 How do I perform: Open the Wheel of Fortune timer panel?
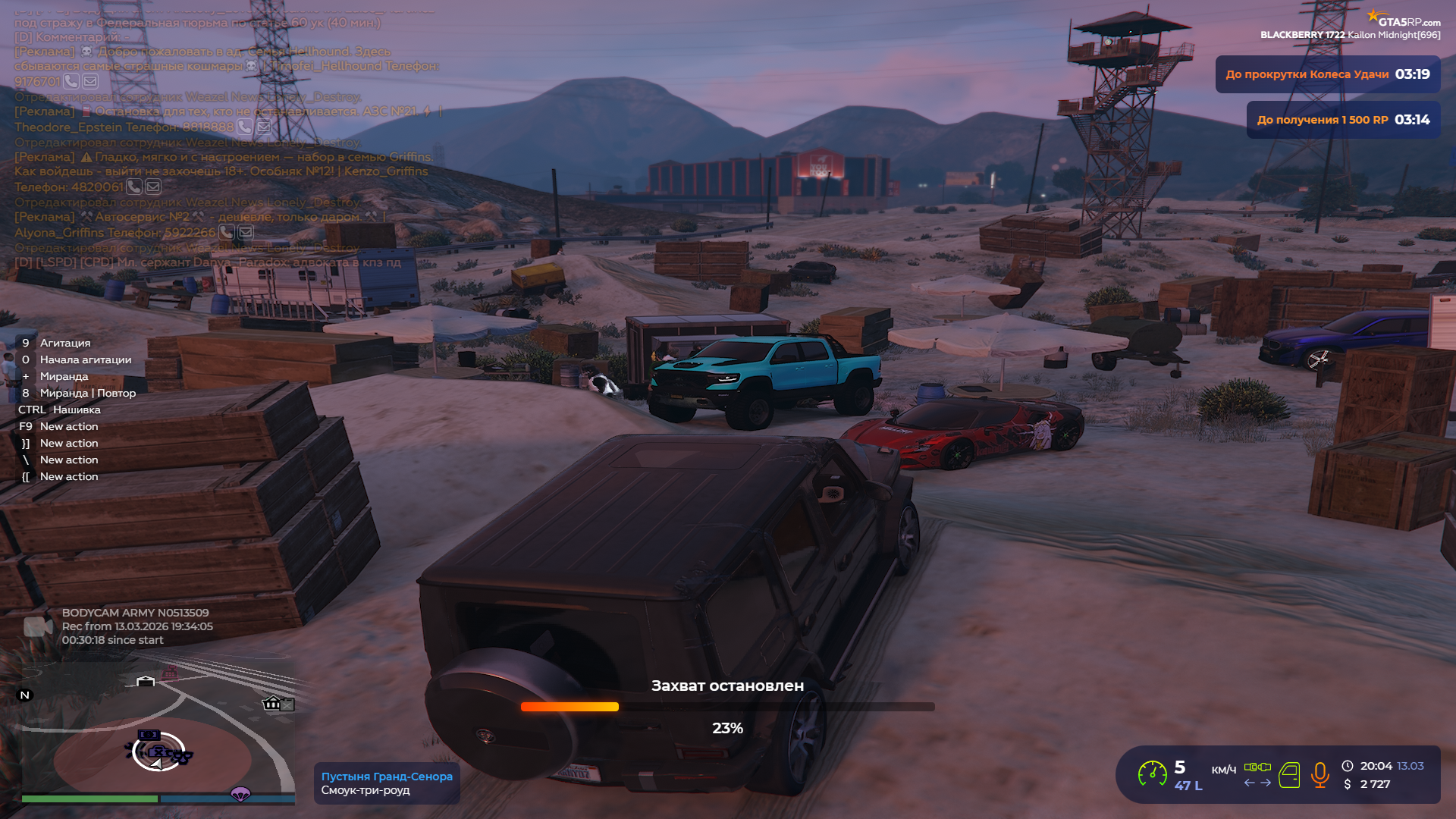pyautogui.click(x=1327, y=74)
